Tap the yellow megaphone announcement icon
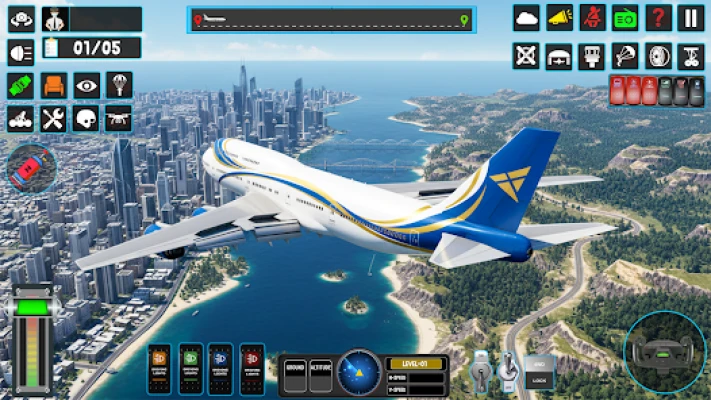The height and width of the screenshot is (400, 711). (x=560, y=18)
